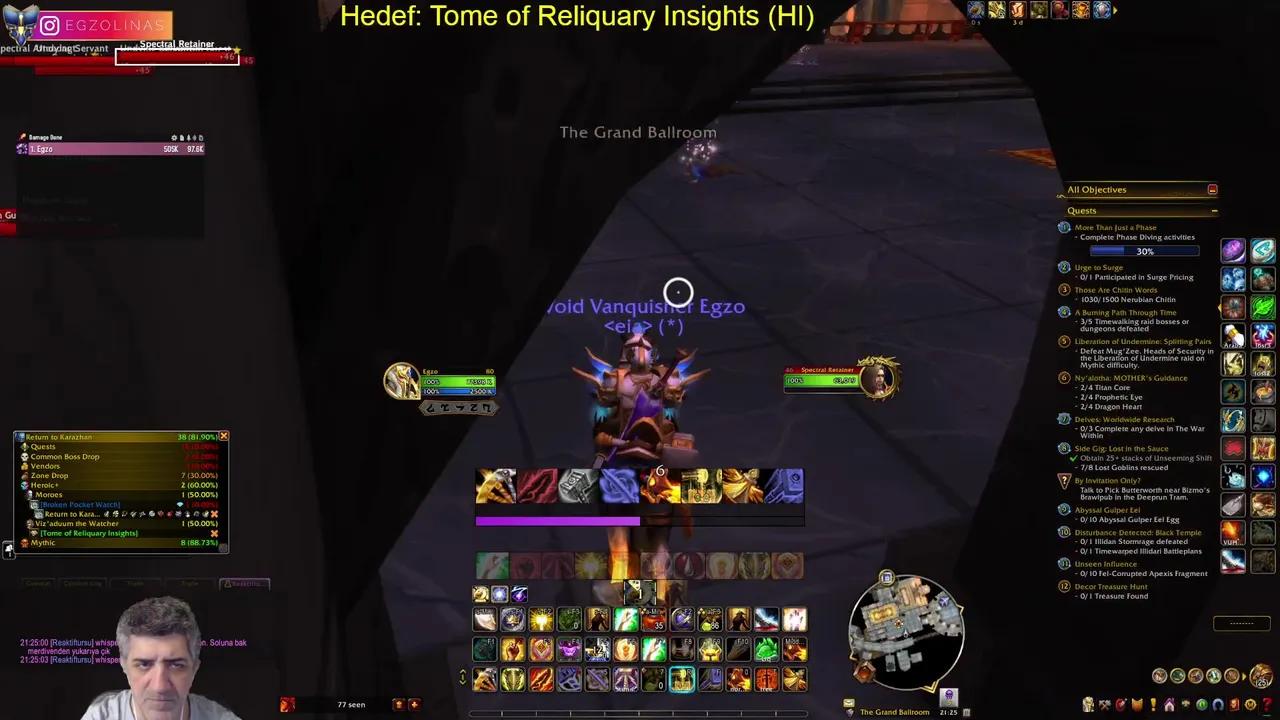This screenshot has height=720, width=1280.
Task: Click the Instagram icon on the stream overlay
Action: 48,24
